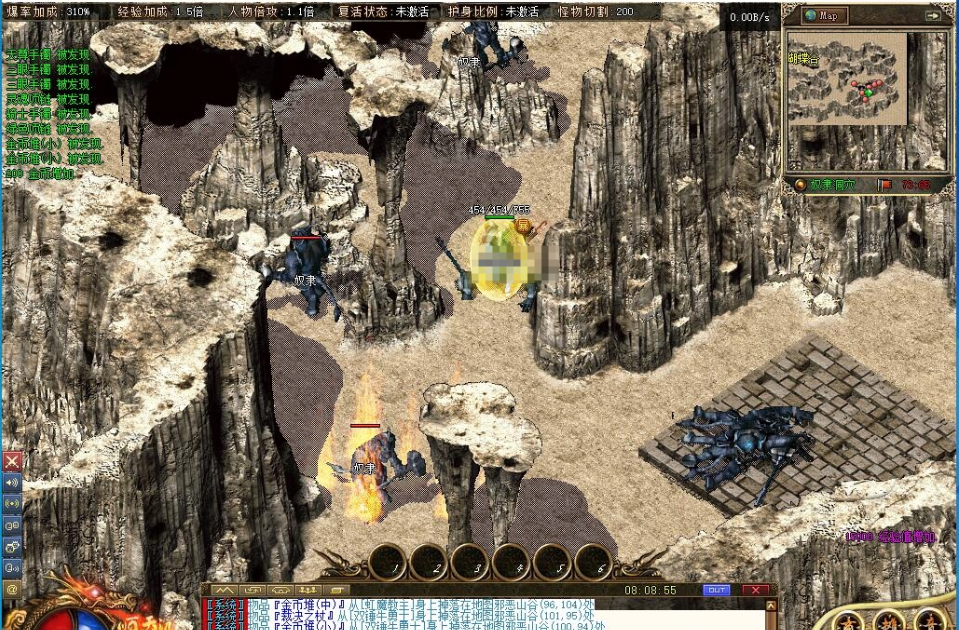
Task: Select quick slot number 3
Action: click(470, 564)
